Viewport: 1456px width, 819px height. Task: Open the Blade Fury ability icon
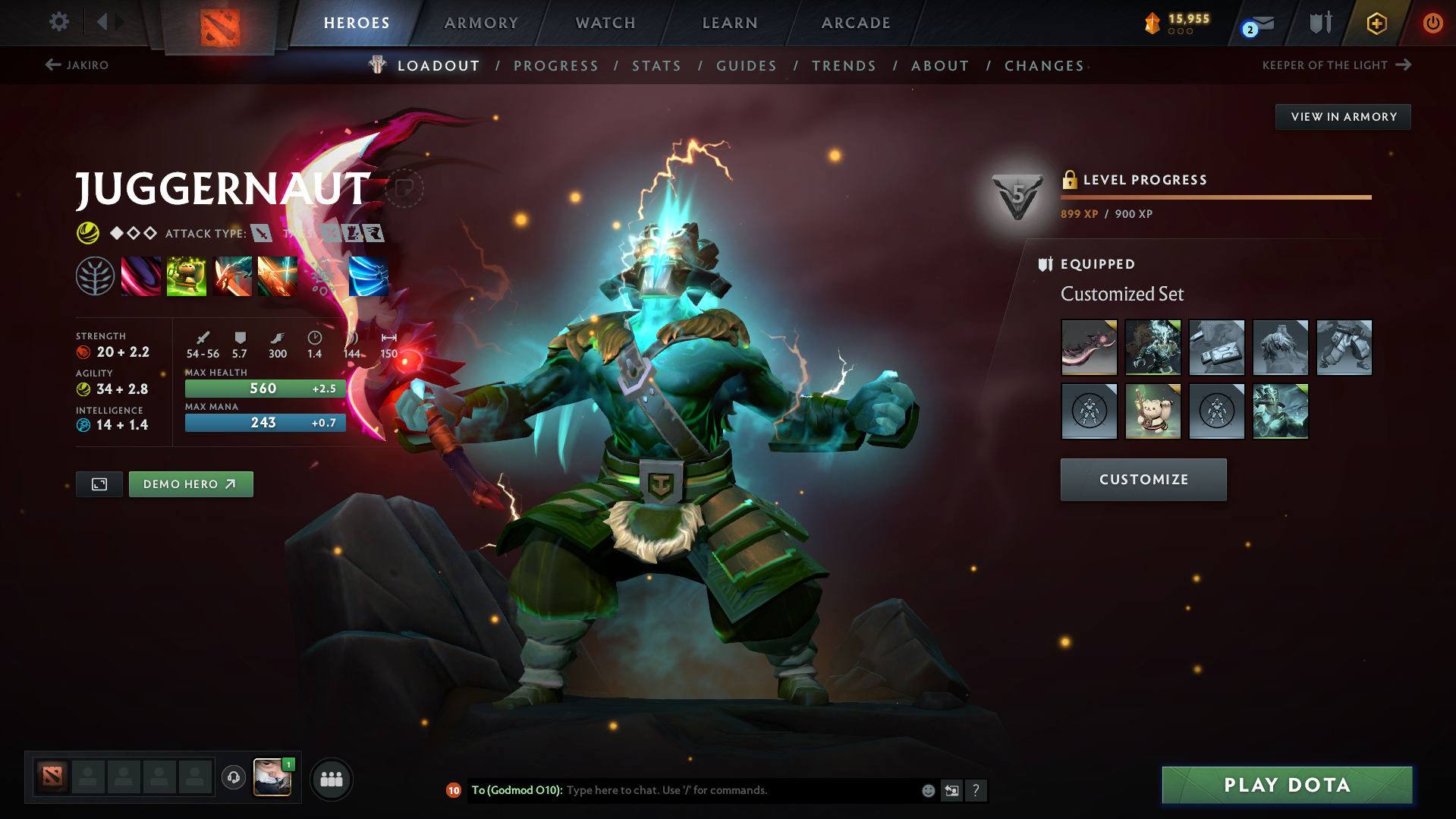click(141, 276)
